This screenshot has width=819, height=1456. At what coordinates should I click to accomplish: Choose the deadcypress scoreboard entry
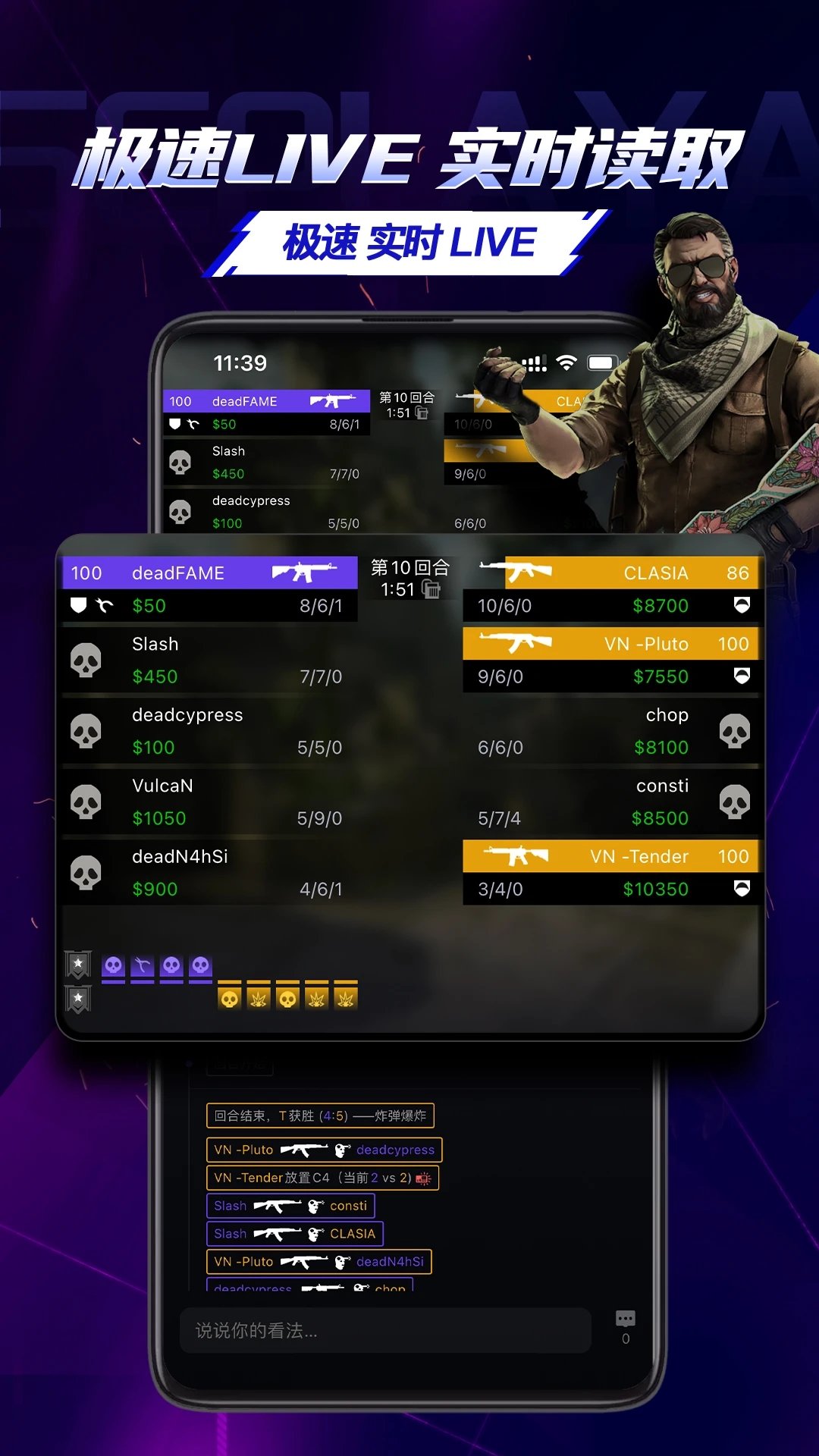[x=210, y=731]
